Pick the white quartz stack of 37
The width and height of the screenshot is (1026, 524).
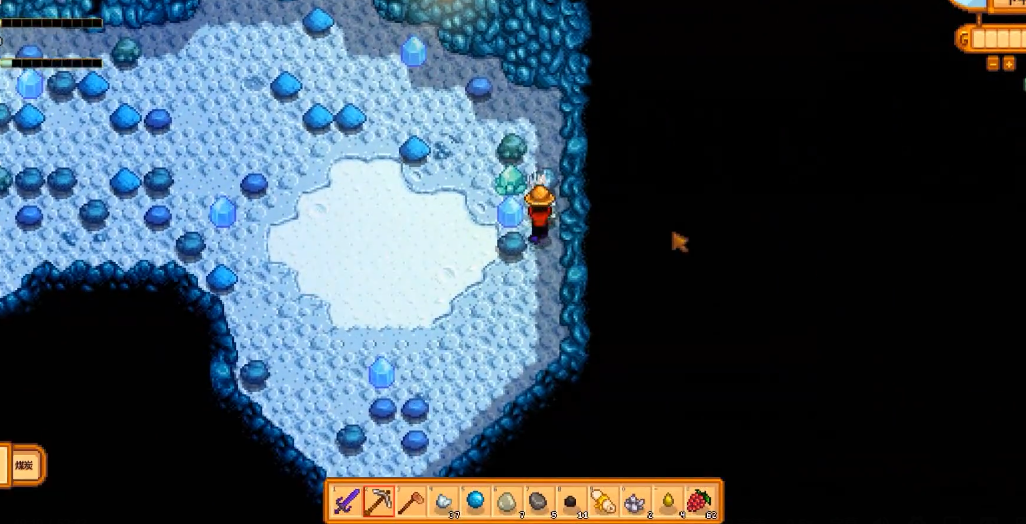[443, 501]
